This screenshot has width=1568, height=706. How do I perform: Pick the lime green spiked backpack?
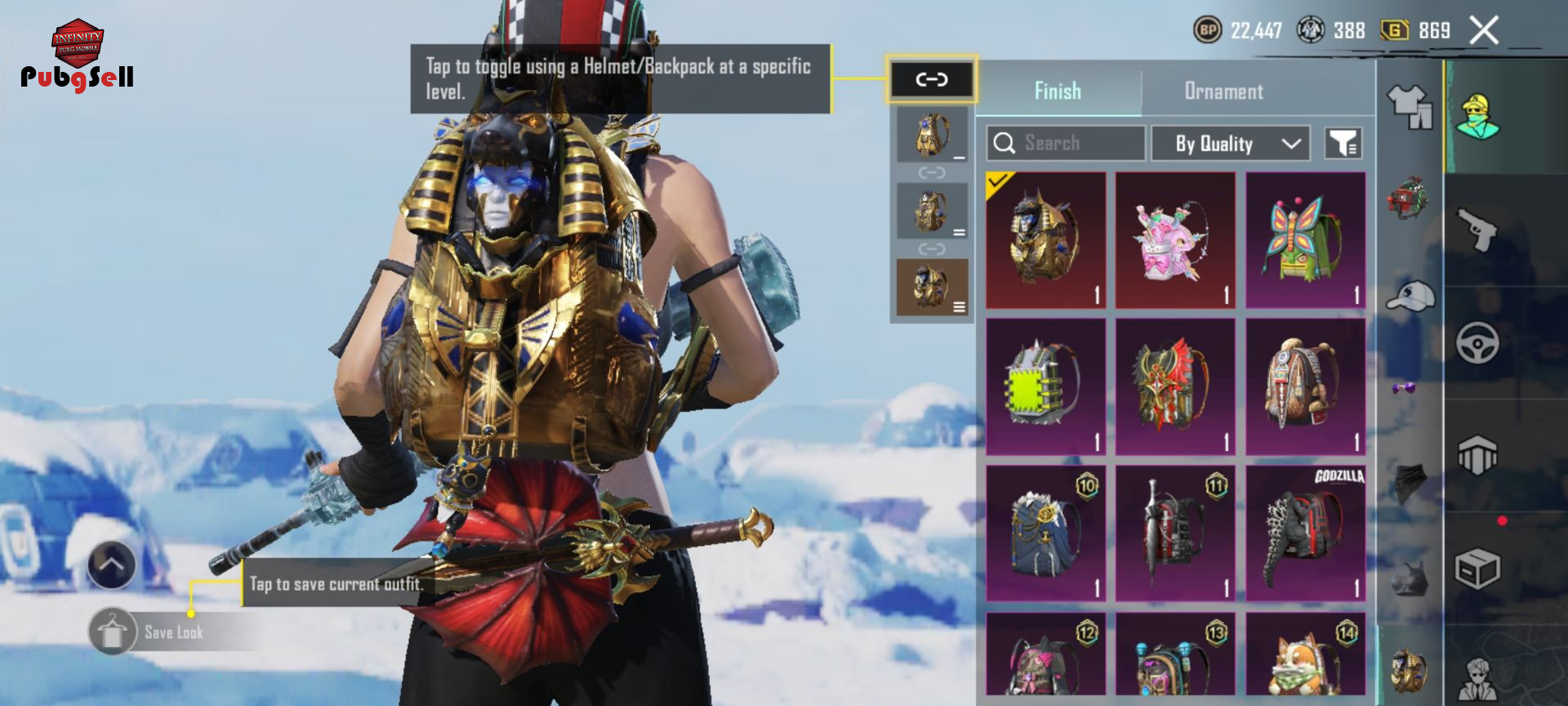click(x=1045, y=387)
